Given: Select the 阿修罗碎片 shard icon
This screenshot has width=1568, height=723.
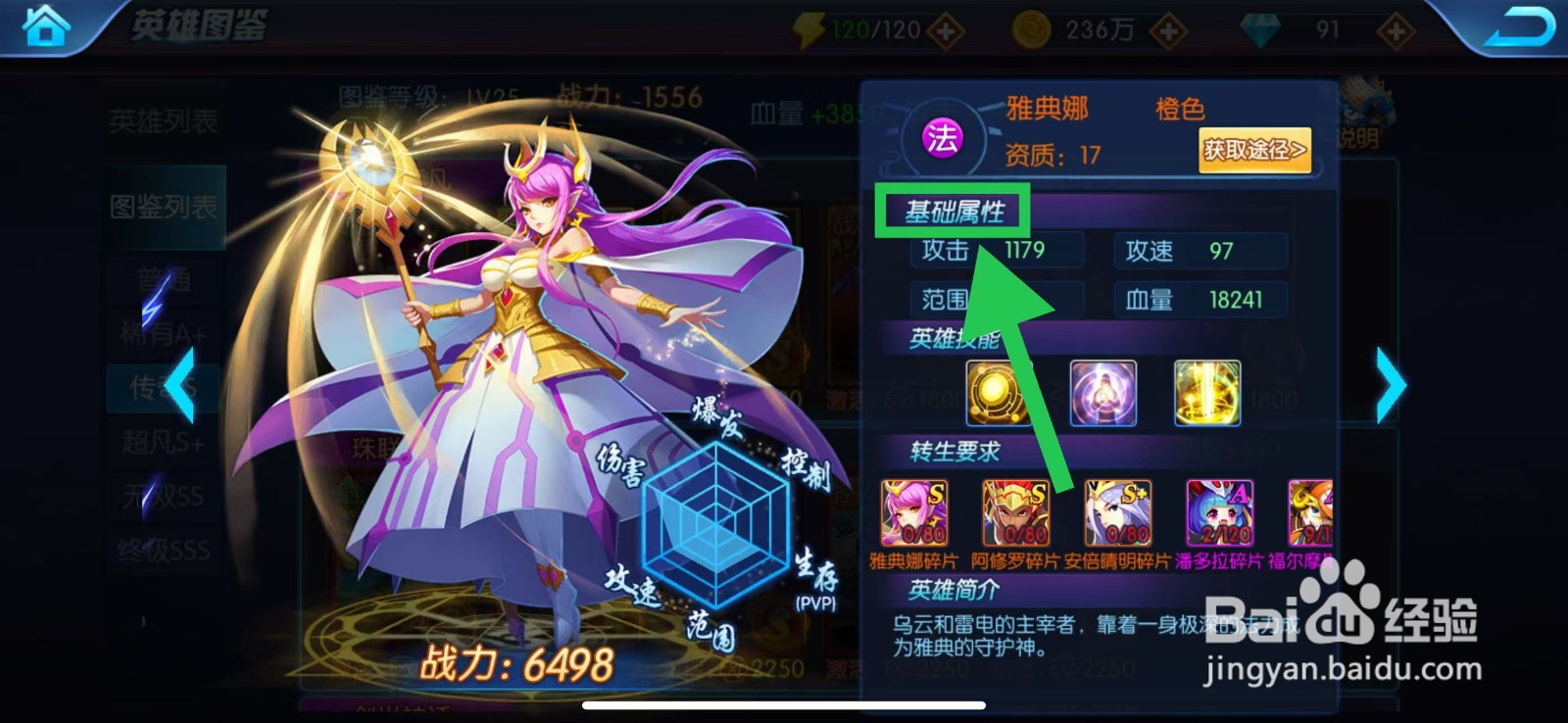Looking at the screenshot, I should (x=1016, y=510).
